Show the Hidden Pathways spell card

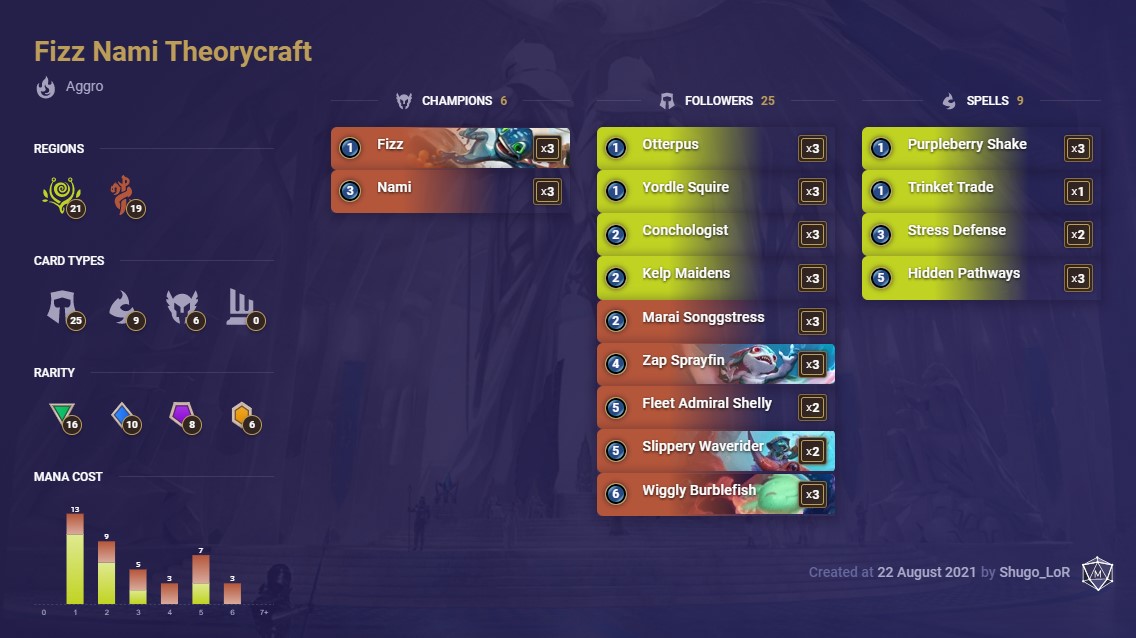tap(980, 276)
